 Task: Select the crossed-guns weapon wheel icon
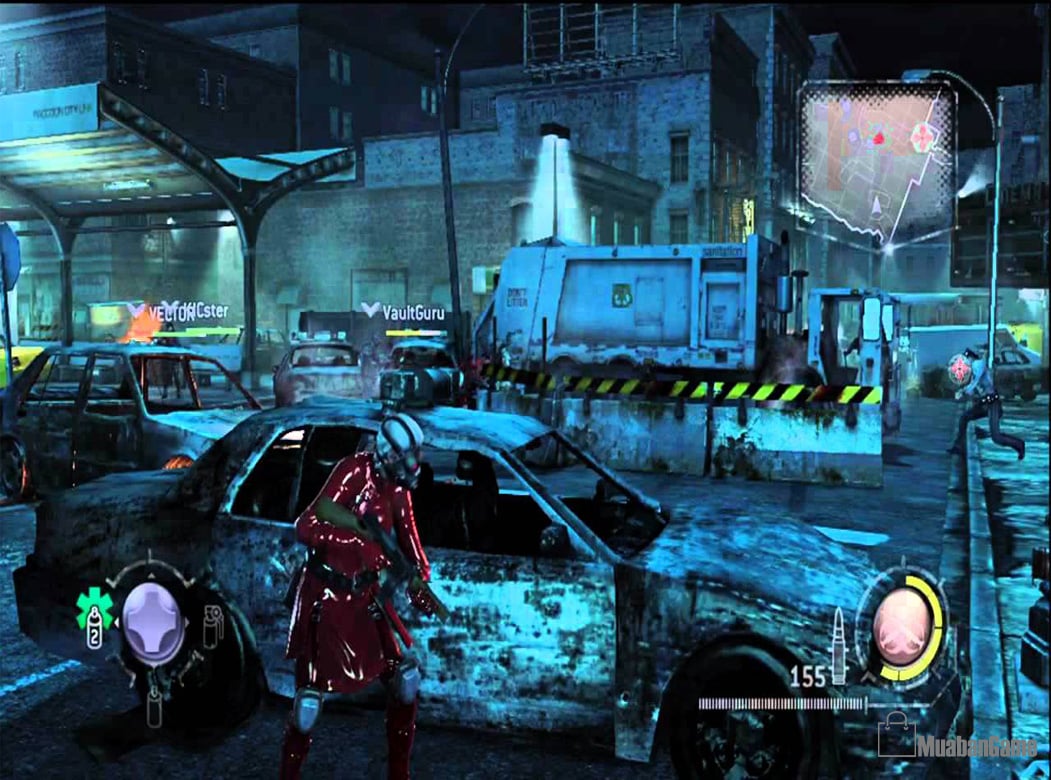pos(902,620)
